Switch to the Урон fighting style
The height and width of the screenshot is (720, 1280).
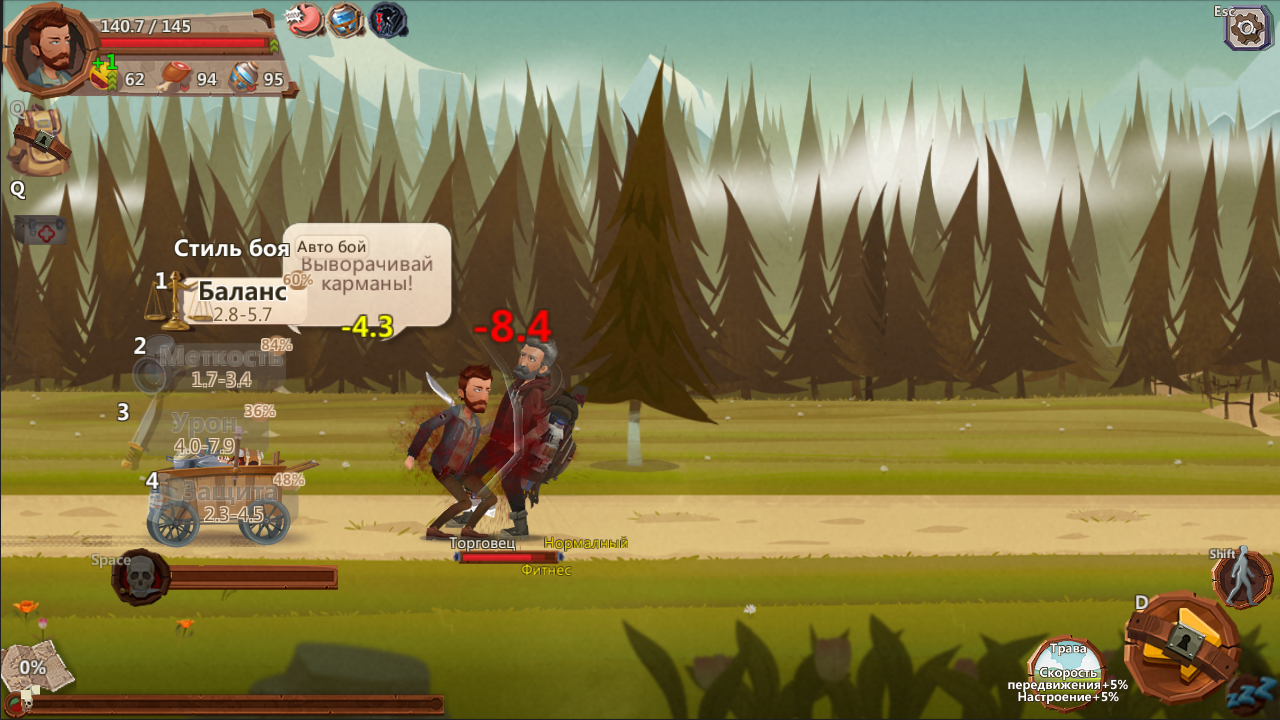point(204,423)
